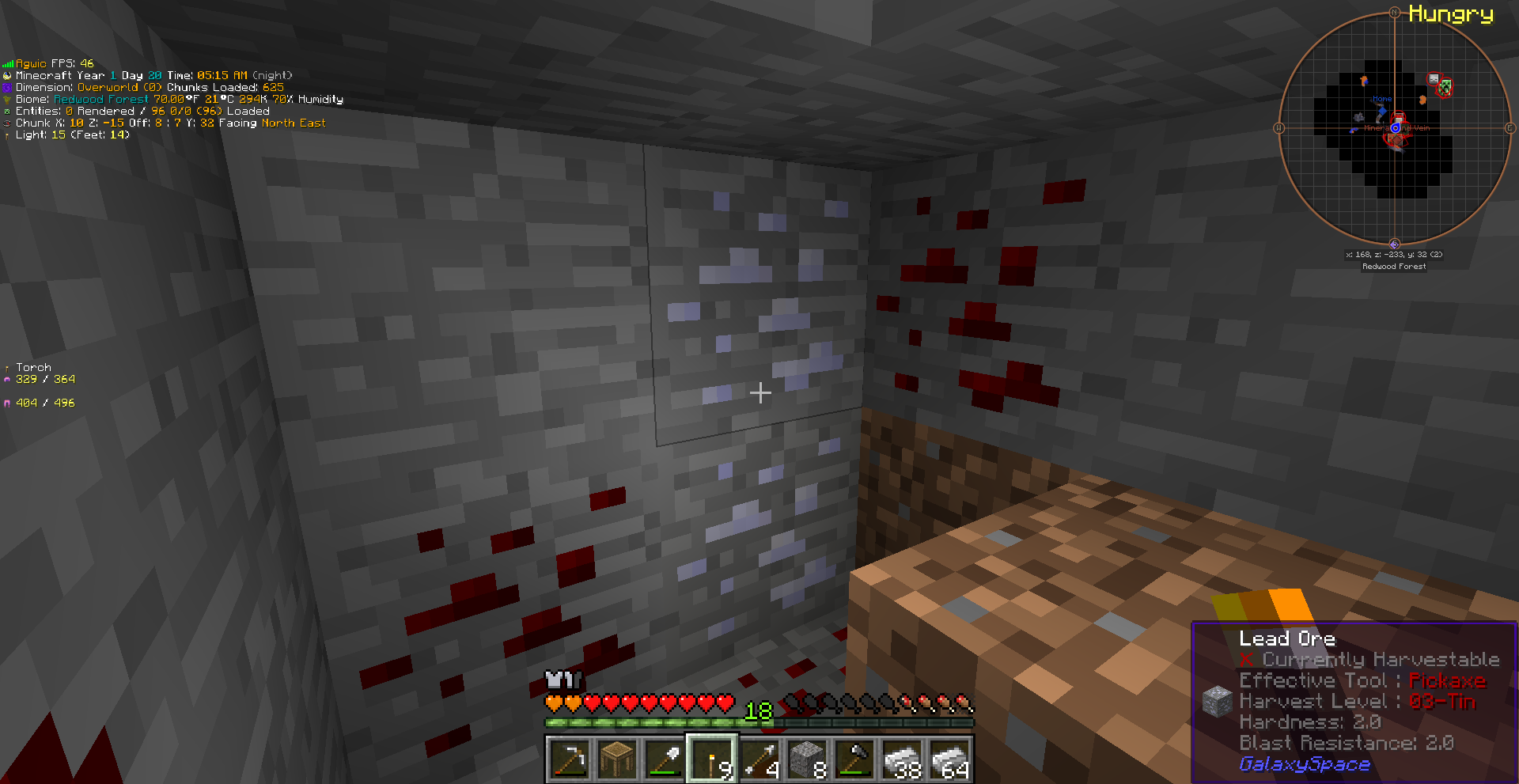Select the stack of 38 iron ingots
This screenshot has height=784, width=1519.
(901, 760)
